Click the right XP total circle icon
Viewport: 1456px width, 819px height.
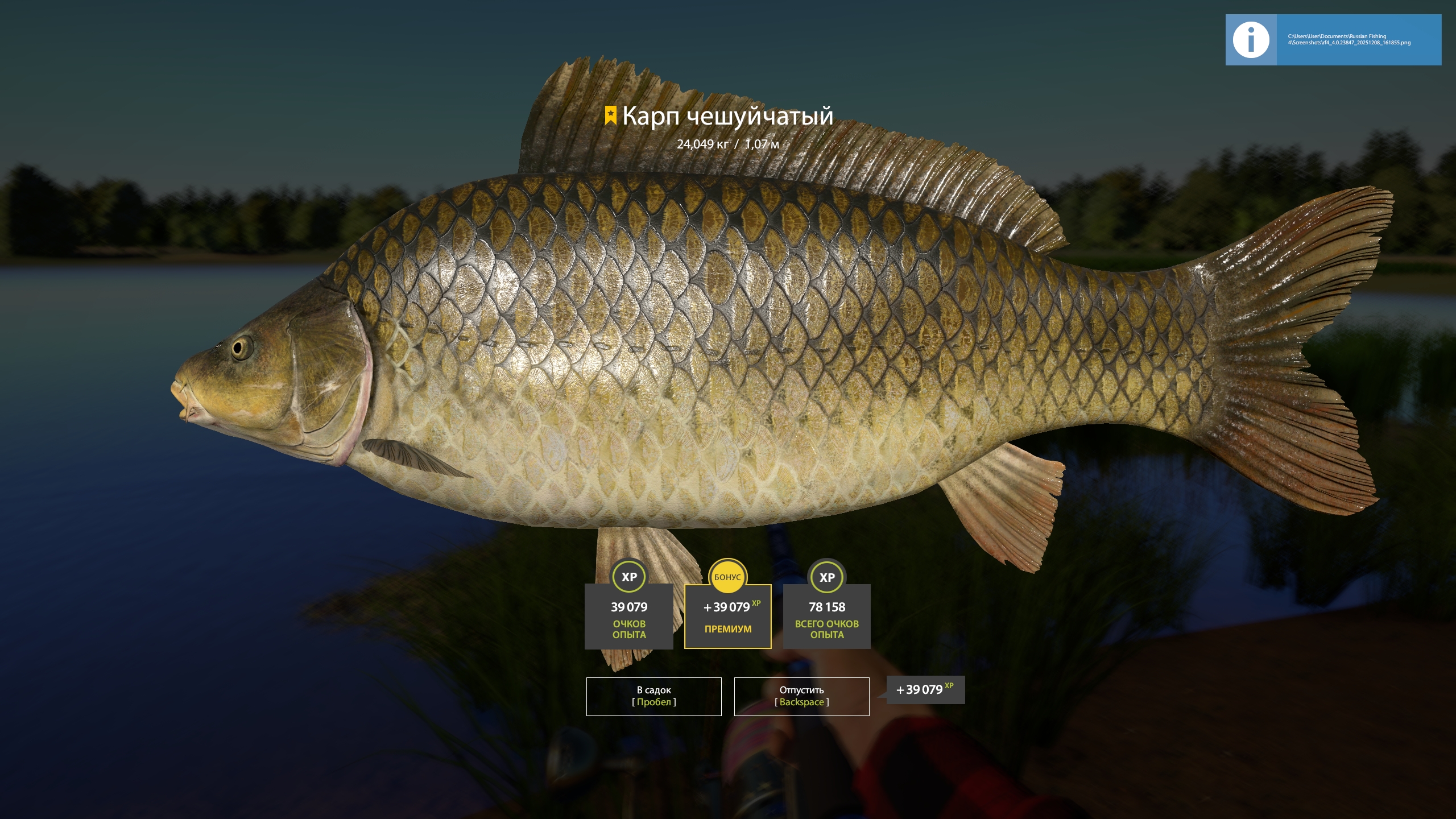click(x=828, y=577)
